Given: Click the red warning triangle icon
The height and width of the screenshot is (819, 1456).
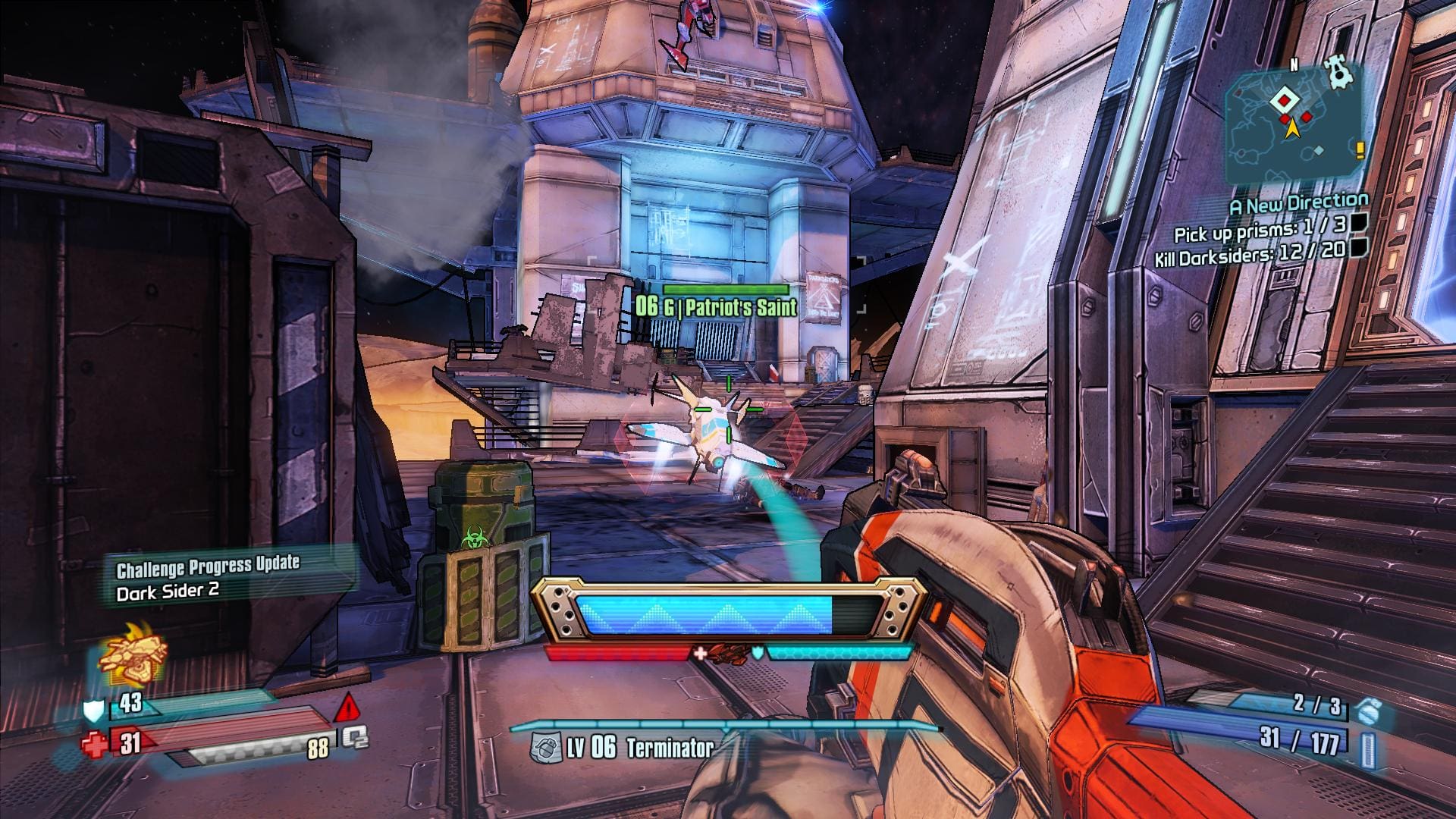Looking at the screenshot, I should (347, 708).
